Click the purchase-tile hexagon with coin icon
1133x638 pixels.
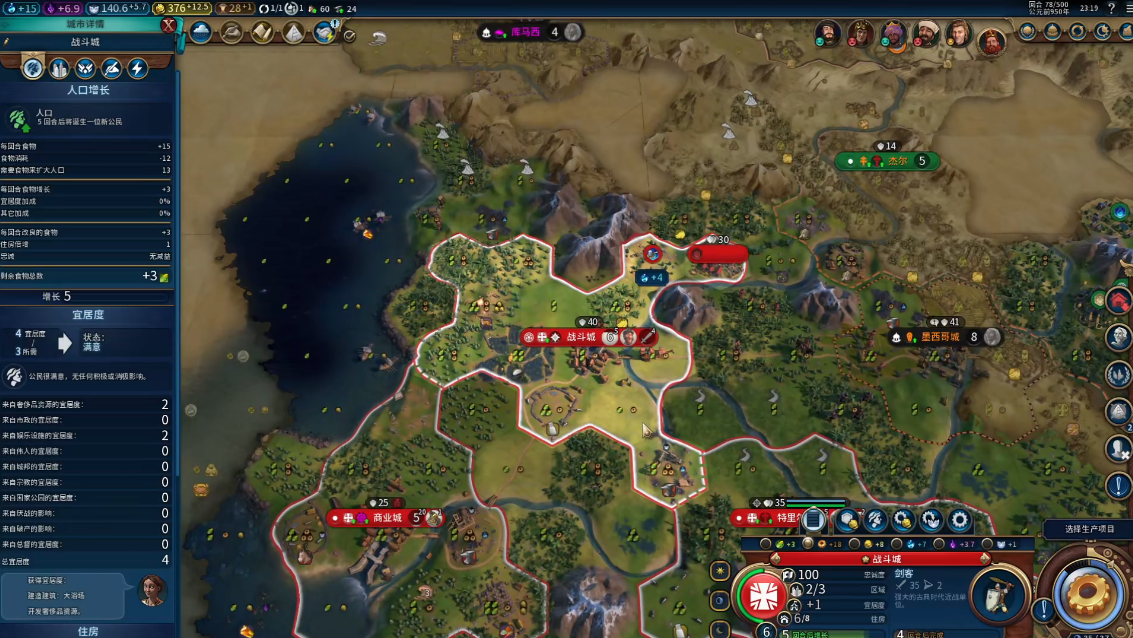click(847, 519)
